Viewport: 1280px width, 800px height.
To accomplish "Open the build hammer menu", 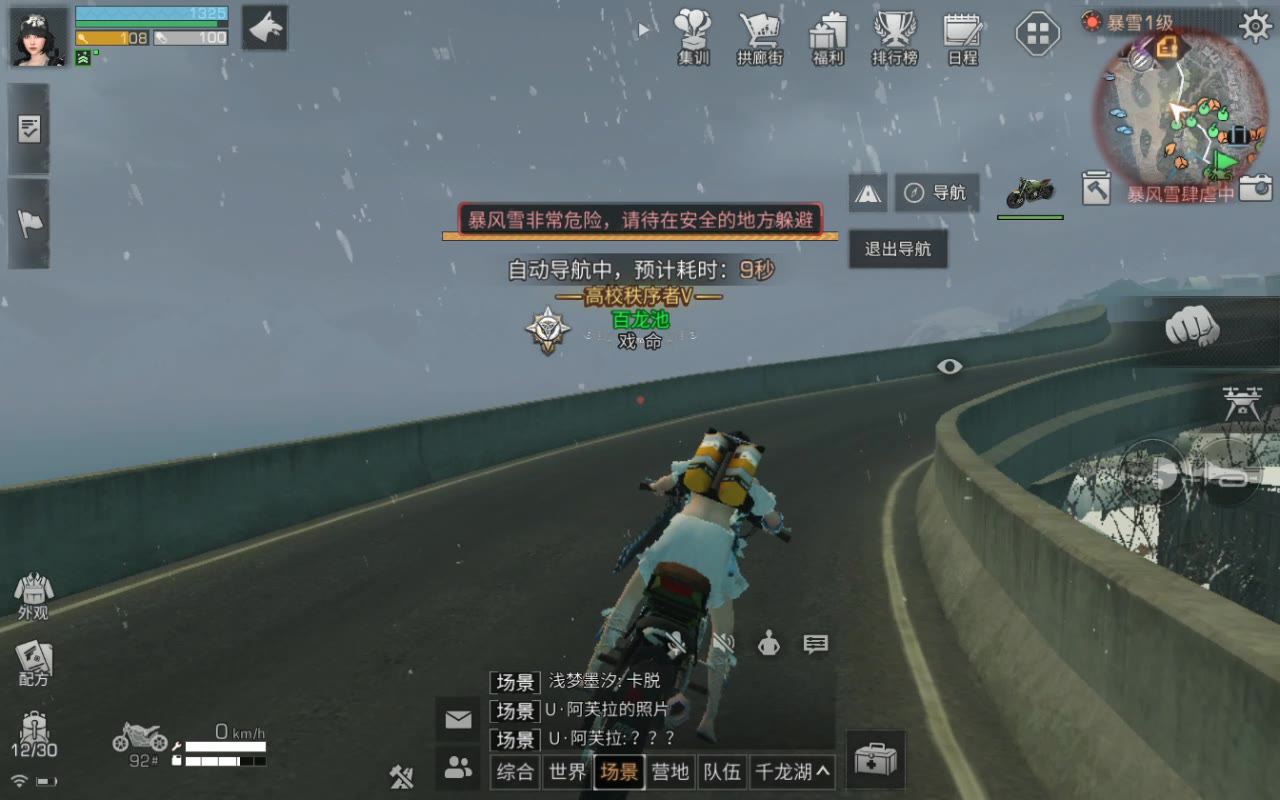I will [1096, 188].
